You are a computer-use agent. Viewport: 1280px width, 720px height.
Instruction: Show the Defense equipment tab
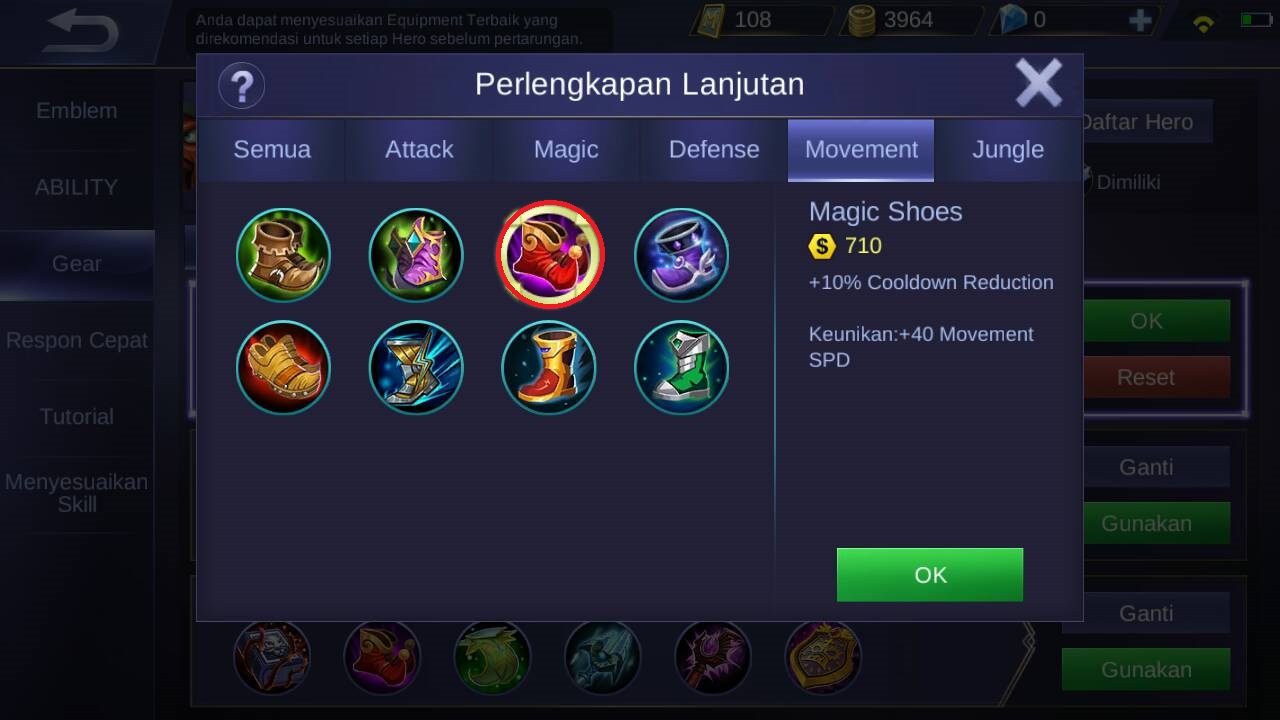(x=714, y=150)
